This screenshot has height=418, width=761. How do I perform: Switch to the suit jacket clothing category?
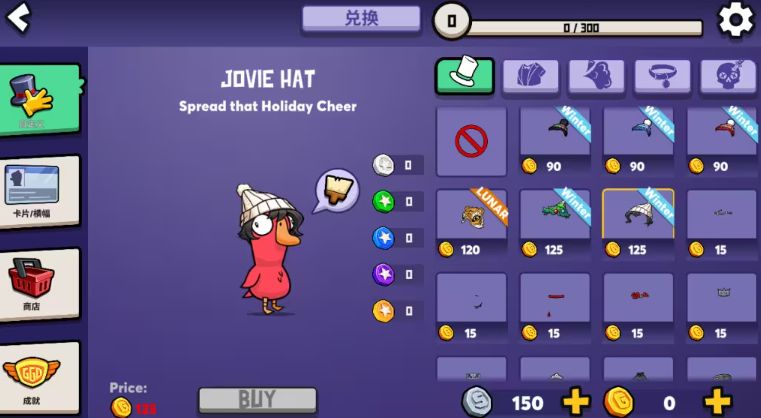point(530,75)
